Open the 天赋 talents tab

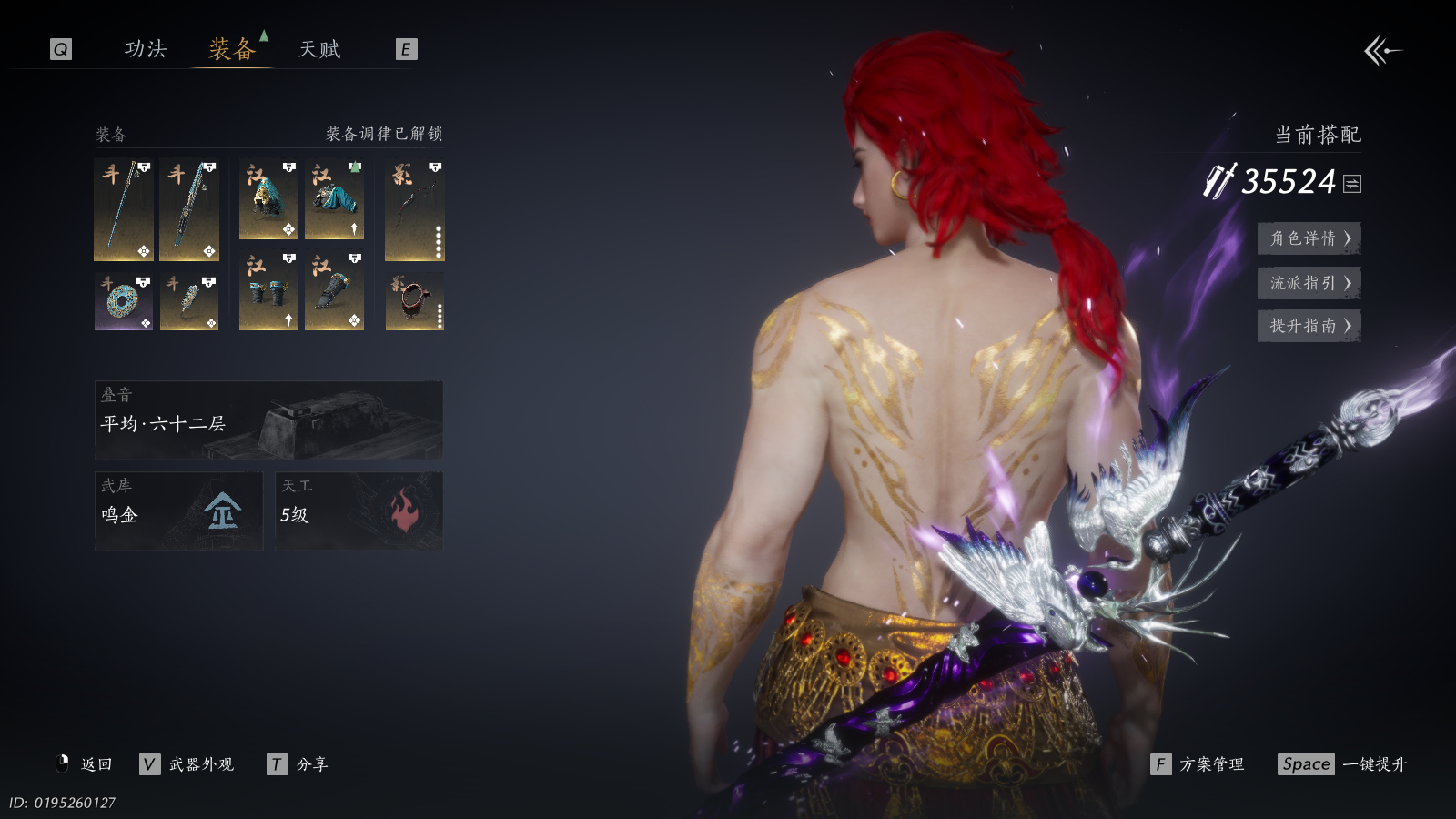pos(319,49)
